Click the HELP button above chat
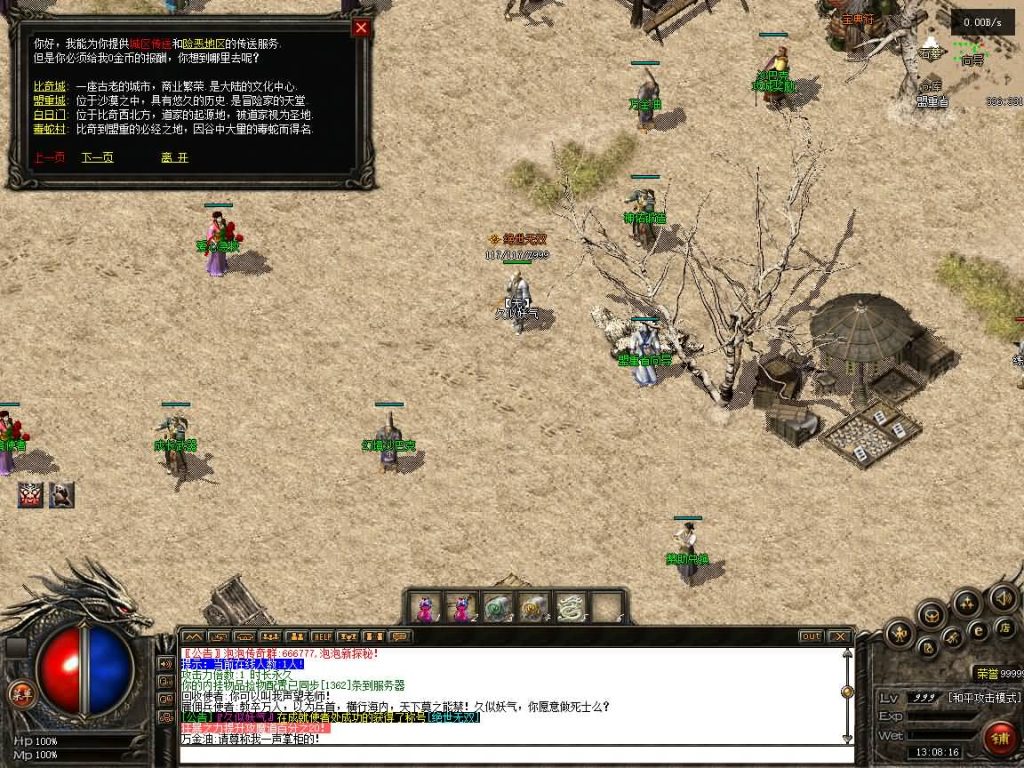Viewport: 1024px width, 768px height. [x=322, y=636]
